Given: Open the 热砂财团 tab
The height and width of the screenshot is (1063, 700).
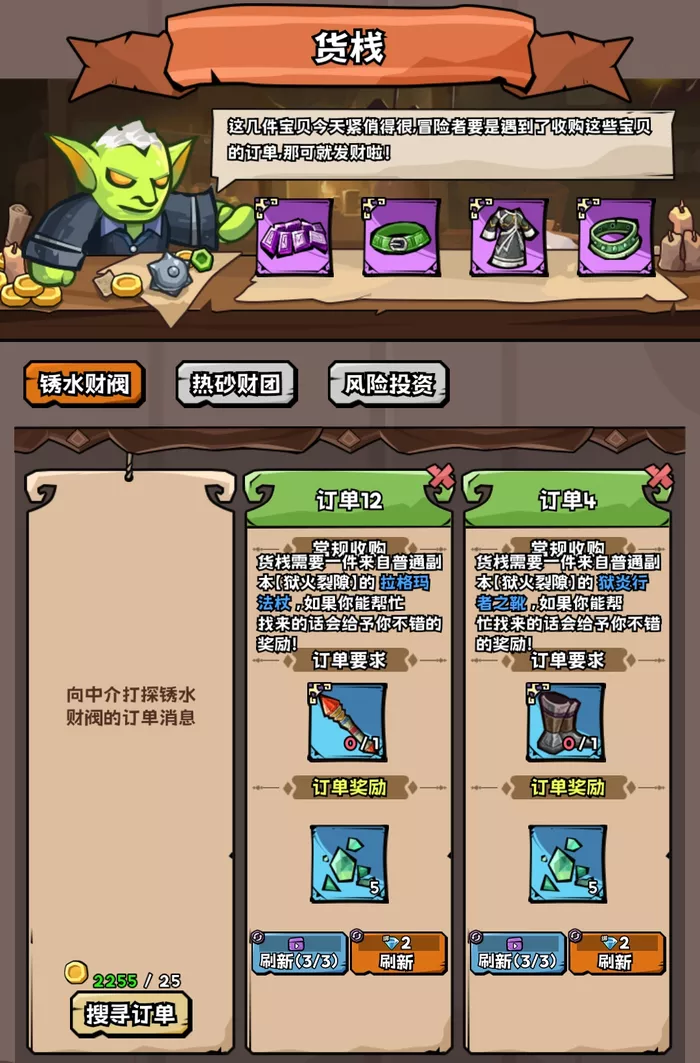Looking at the screenshot, I should pos(236,384).
